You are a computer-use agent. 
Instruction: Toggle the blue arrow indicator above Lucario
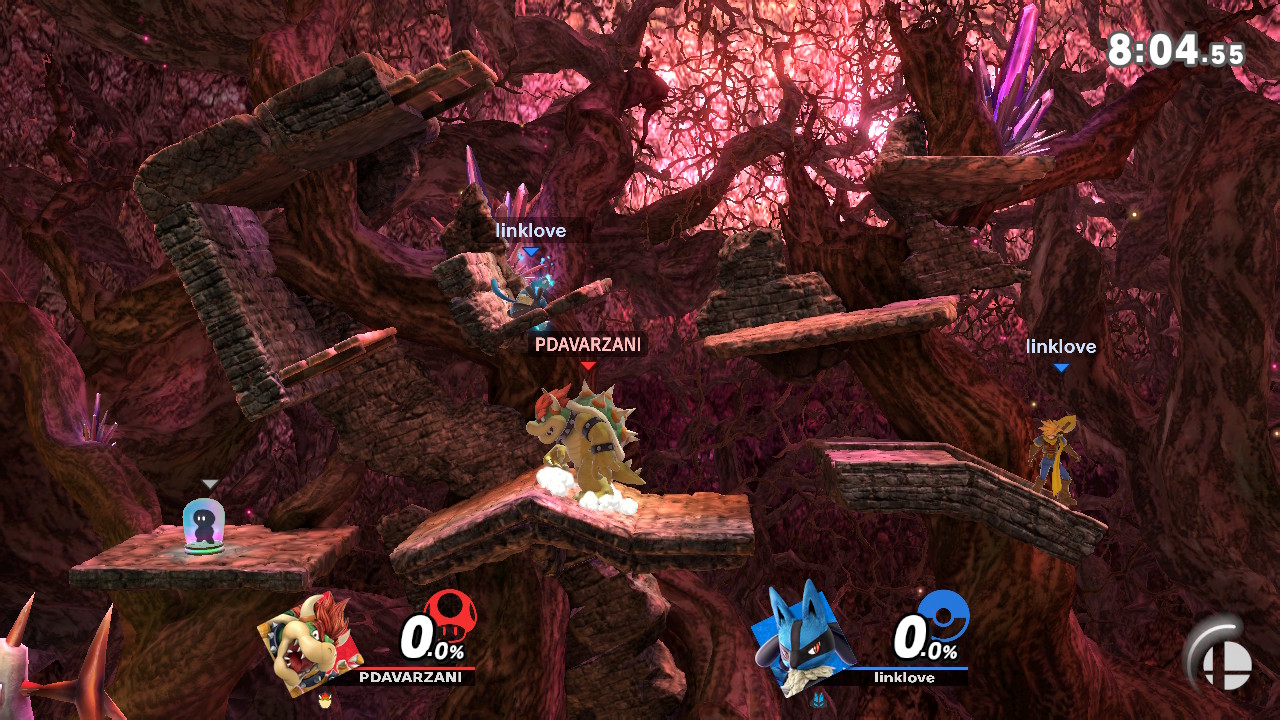(x=530, y=252)
